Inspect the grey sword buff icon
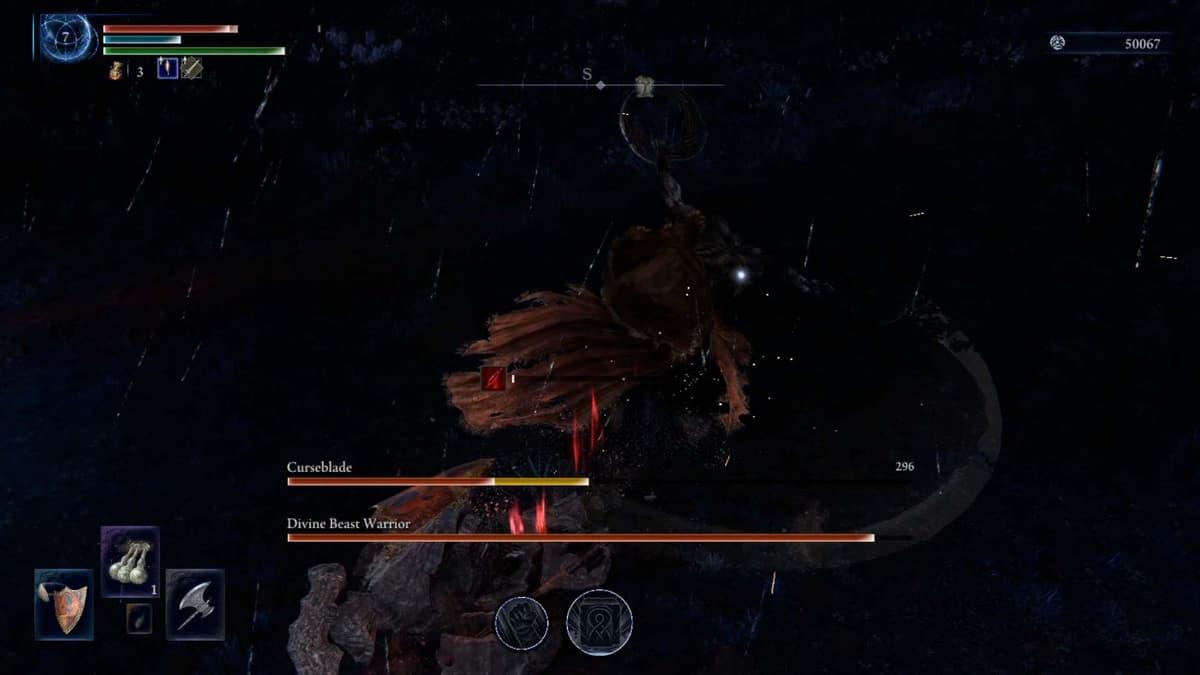 191,69
